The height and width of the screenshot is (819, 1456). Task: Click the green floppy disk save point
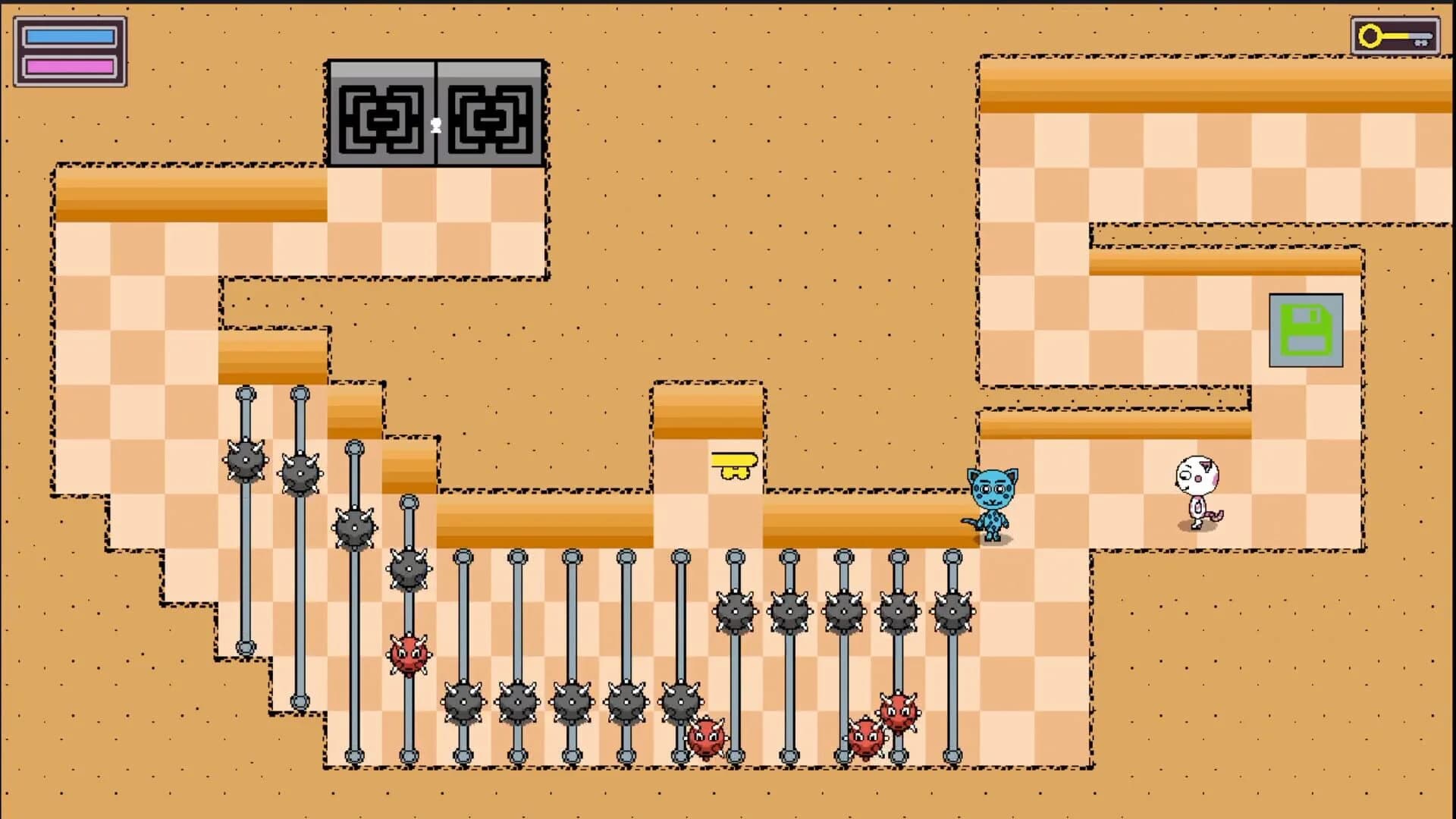click(x=1305, y=332)
